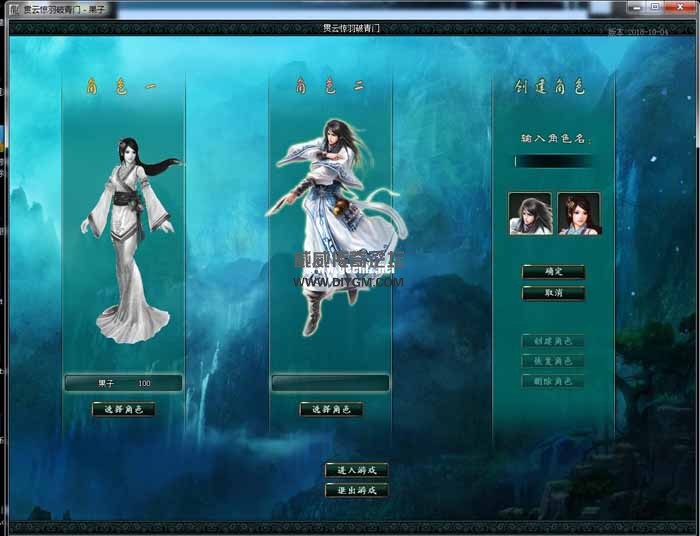Choose the male character portrait
Viewport: 700px width, 536px height.
coord(530,213)
